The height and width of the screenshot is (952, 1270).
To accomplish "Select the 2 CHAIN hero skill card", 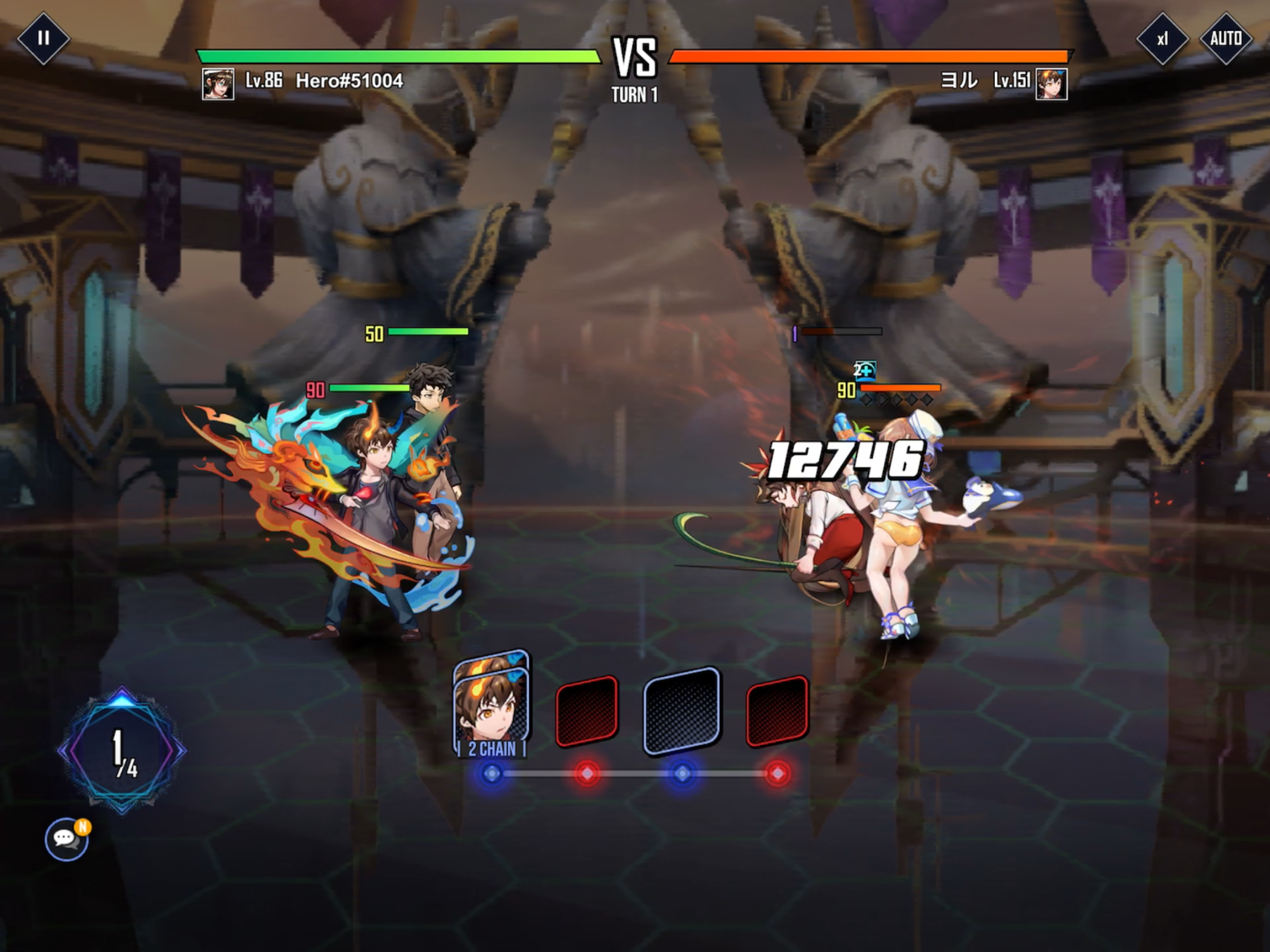I will (492, 705).
